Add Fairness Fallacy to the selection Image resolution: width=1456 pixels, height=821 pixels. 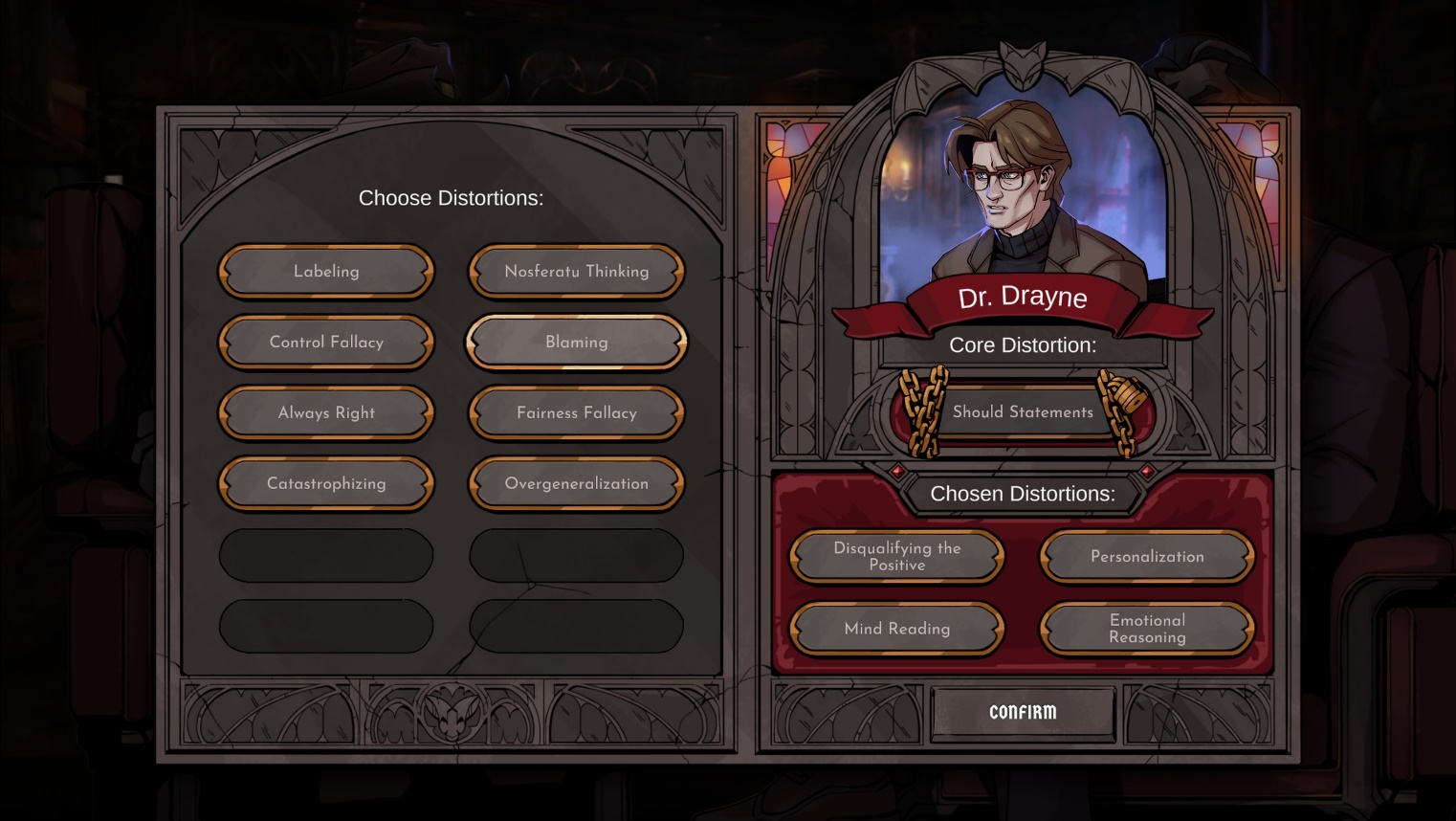[x=576, y=413]
